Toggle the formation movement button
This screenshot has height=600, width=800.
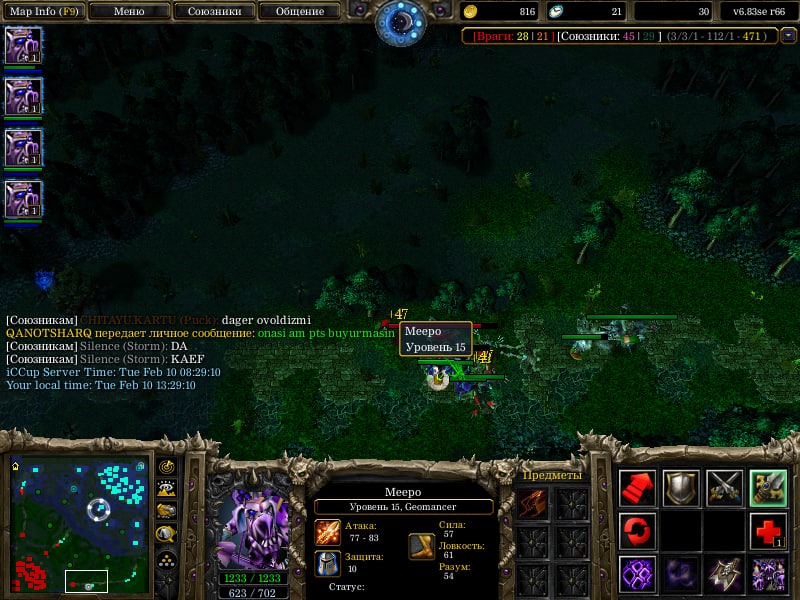167,558
